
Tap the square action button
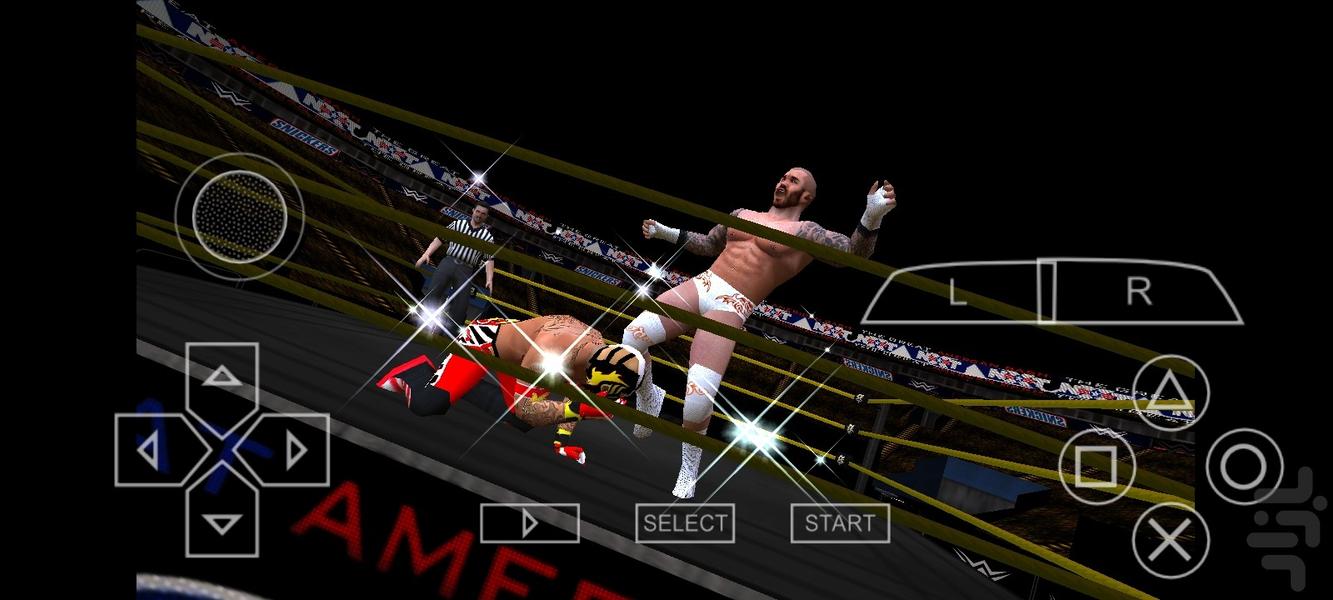pos(1097,466)
